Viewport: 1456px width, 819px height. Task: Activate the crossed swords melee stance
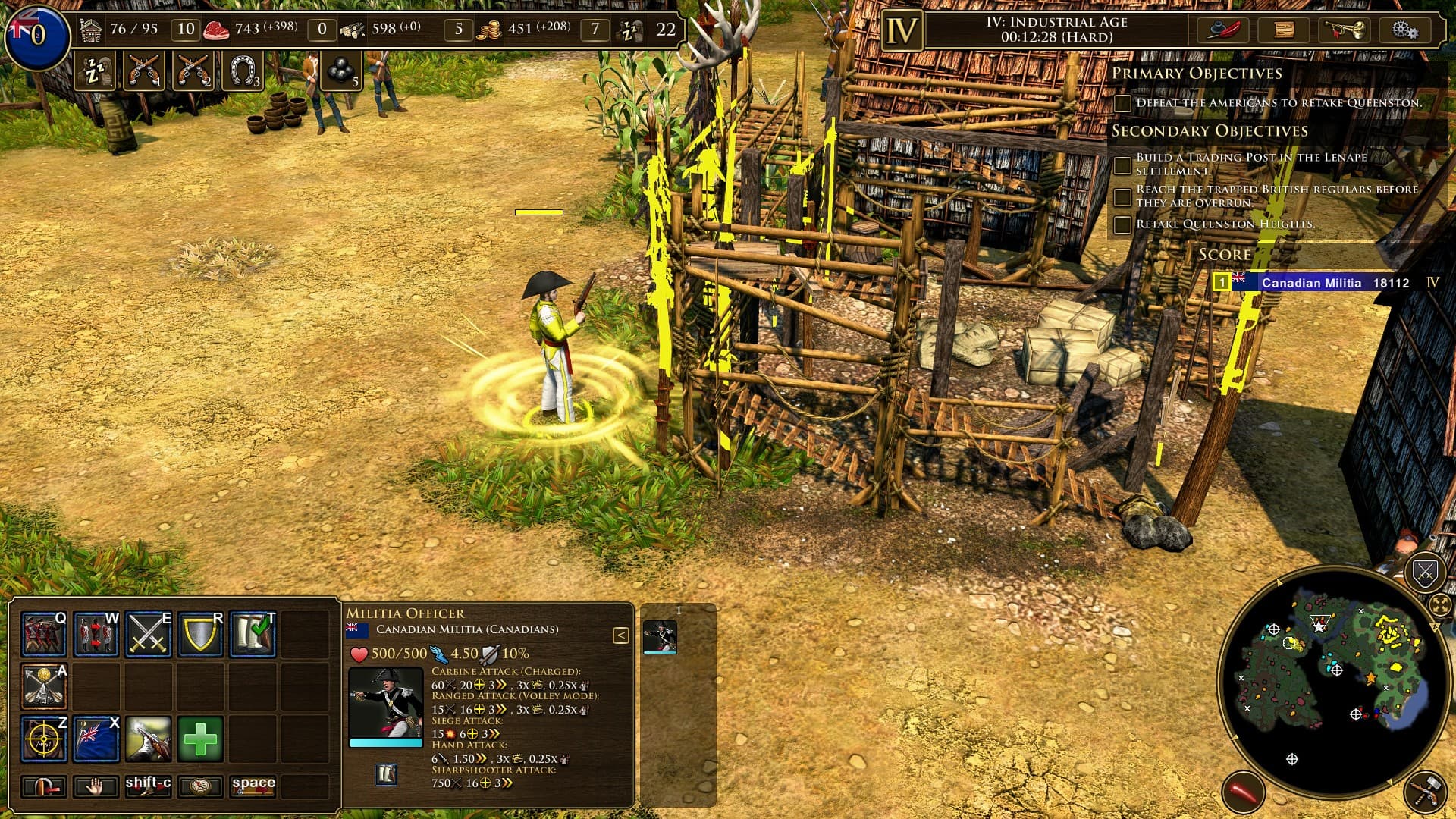tap(148, 634)
